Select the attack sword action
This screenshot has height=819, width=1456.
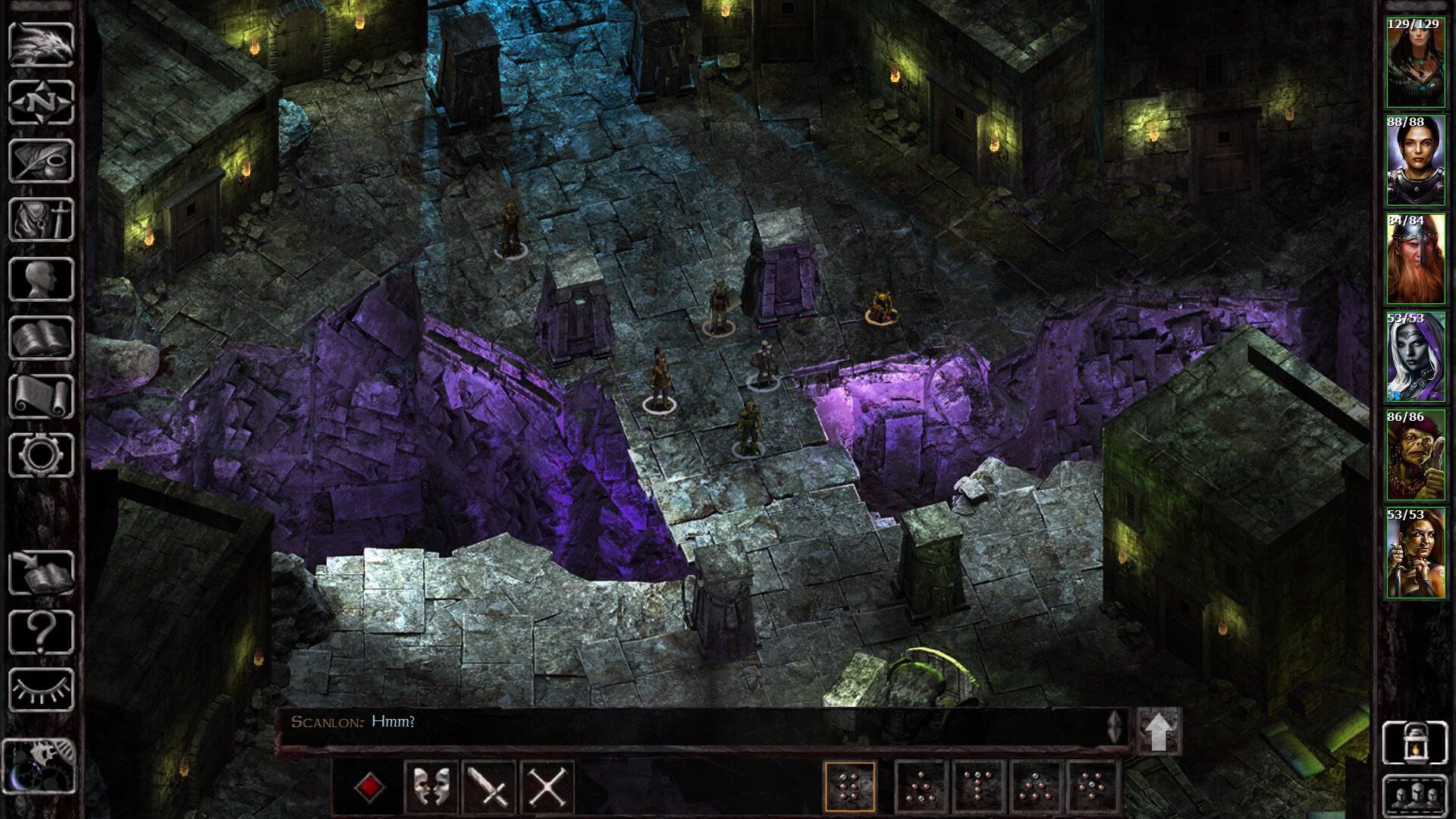click(489, 785)
